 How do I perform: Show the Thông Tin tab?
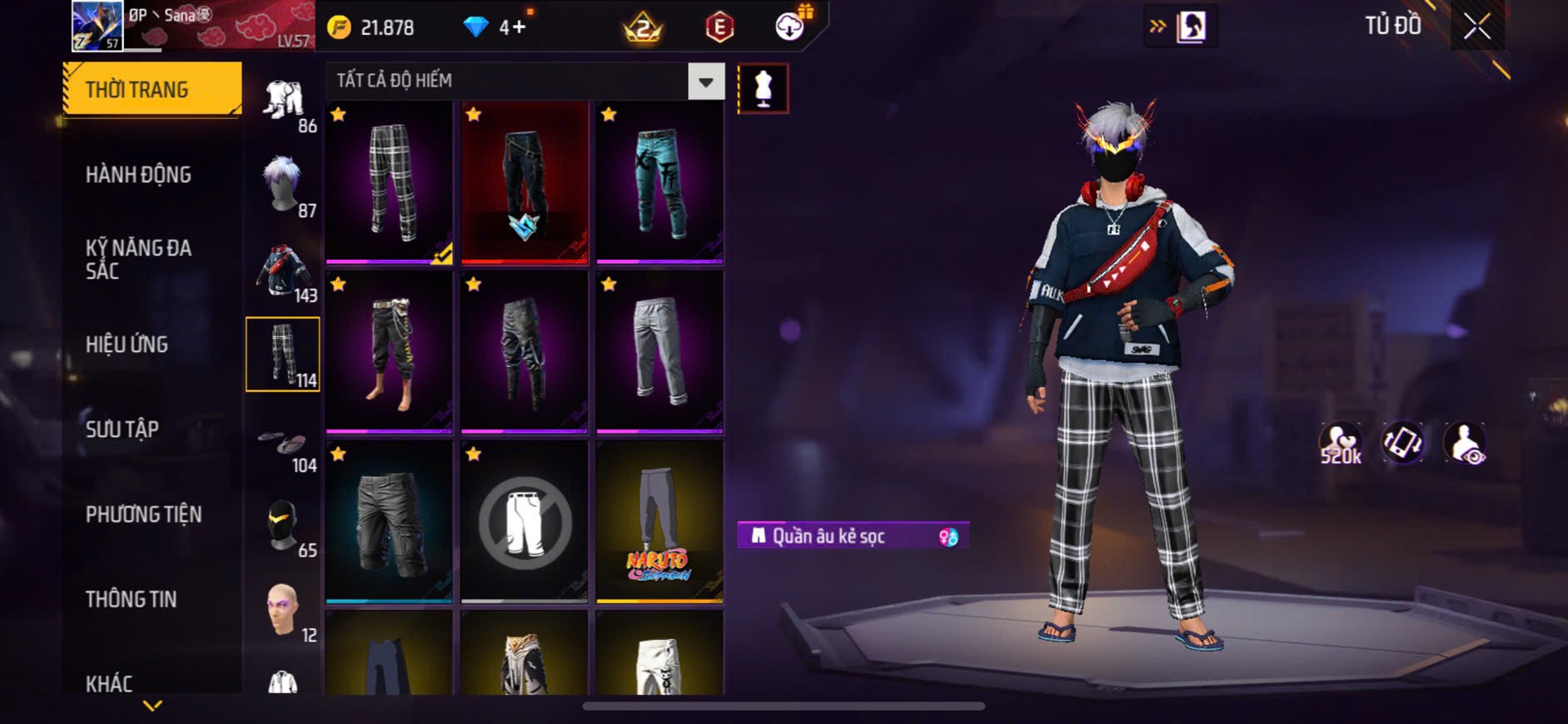tap(131, 599)
